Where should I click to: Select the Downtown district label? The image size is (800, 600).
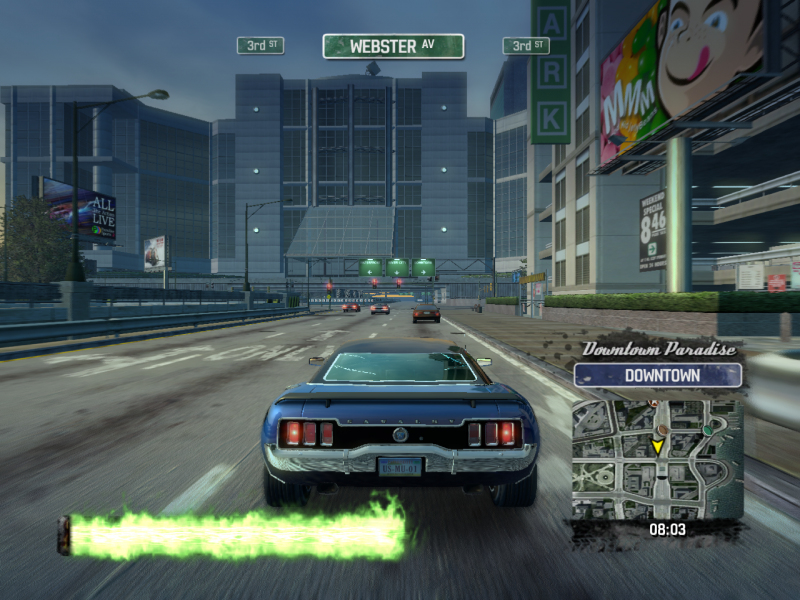tap(658, 376)
